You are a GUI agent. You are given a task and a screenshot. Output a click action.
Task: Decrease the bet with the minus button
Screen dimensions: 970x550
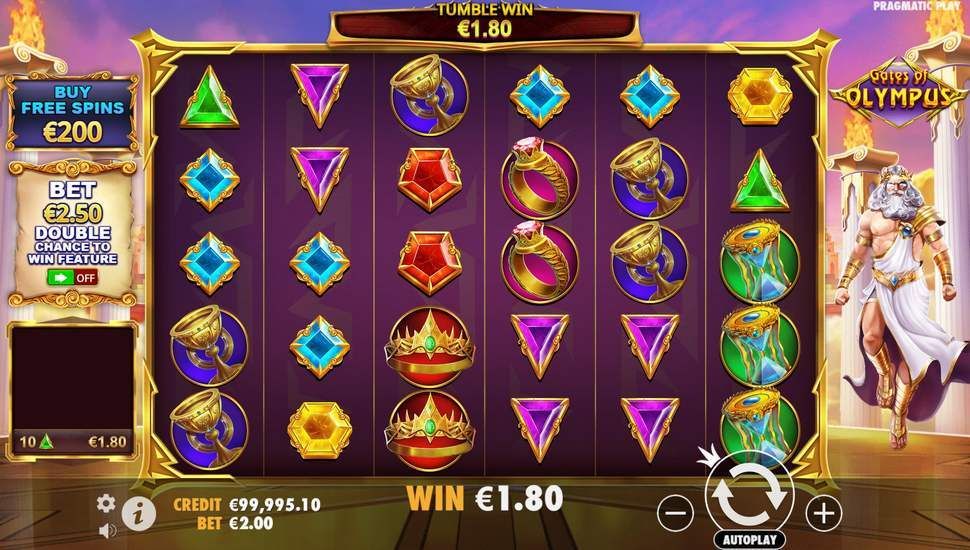pos(677,513)
